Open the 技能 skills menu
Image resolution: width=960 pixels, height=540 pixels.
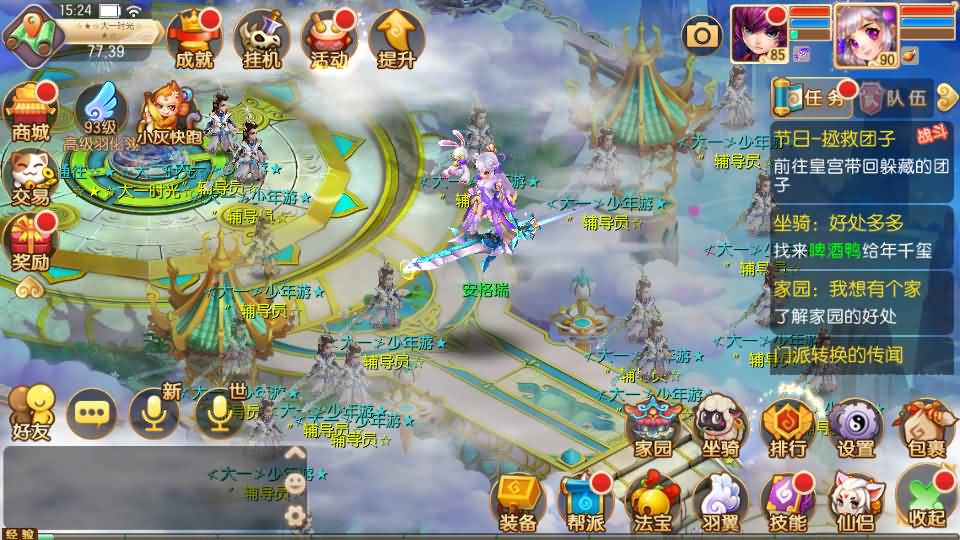[788, 502]
